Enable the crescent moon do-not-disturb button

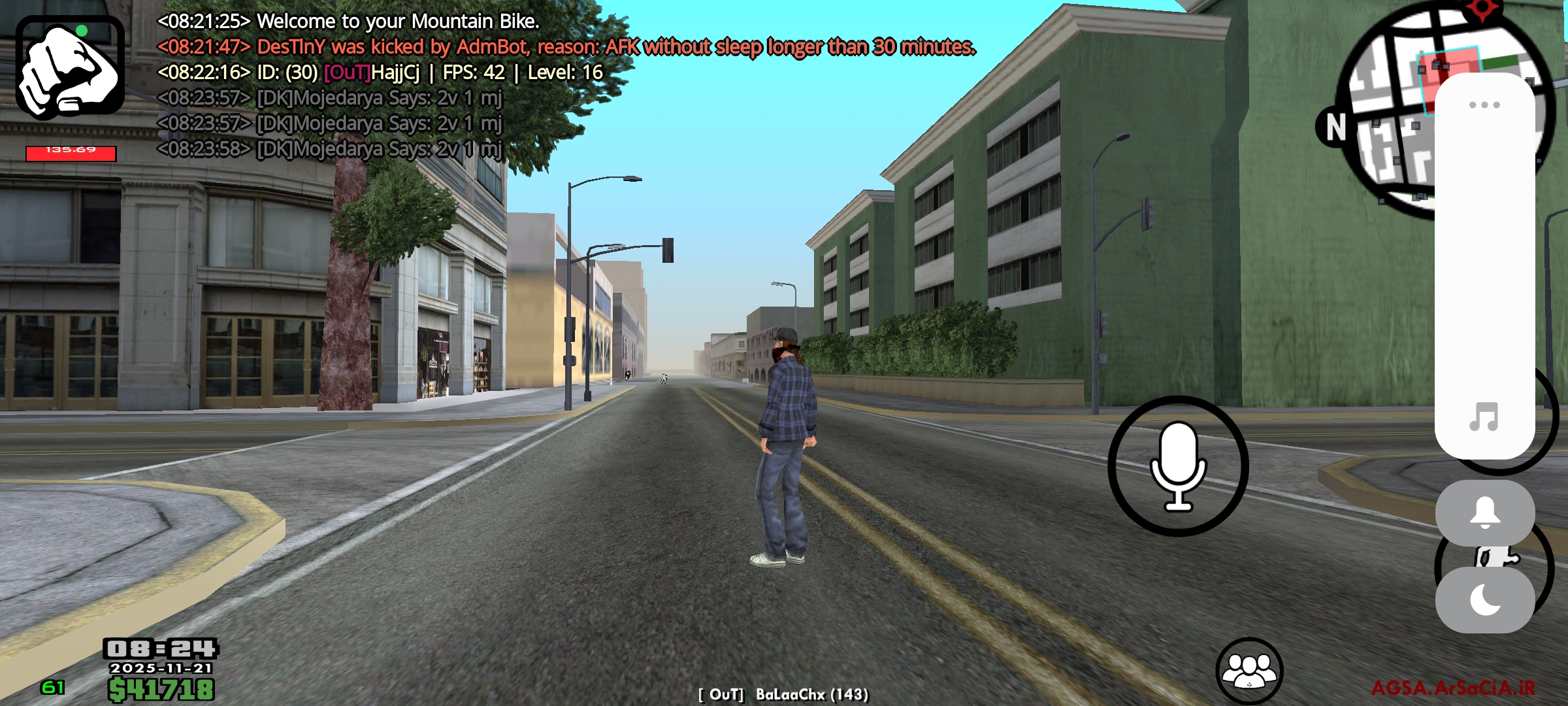point(1484,600)
